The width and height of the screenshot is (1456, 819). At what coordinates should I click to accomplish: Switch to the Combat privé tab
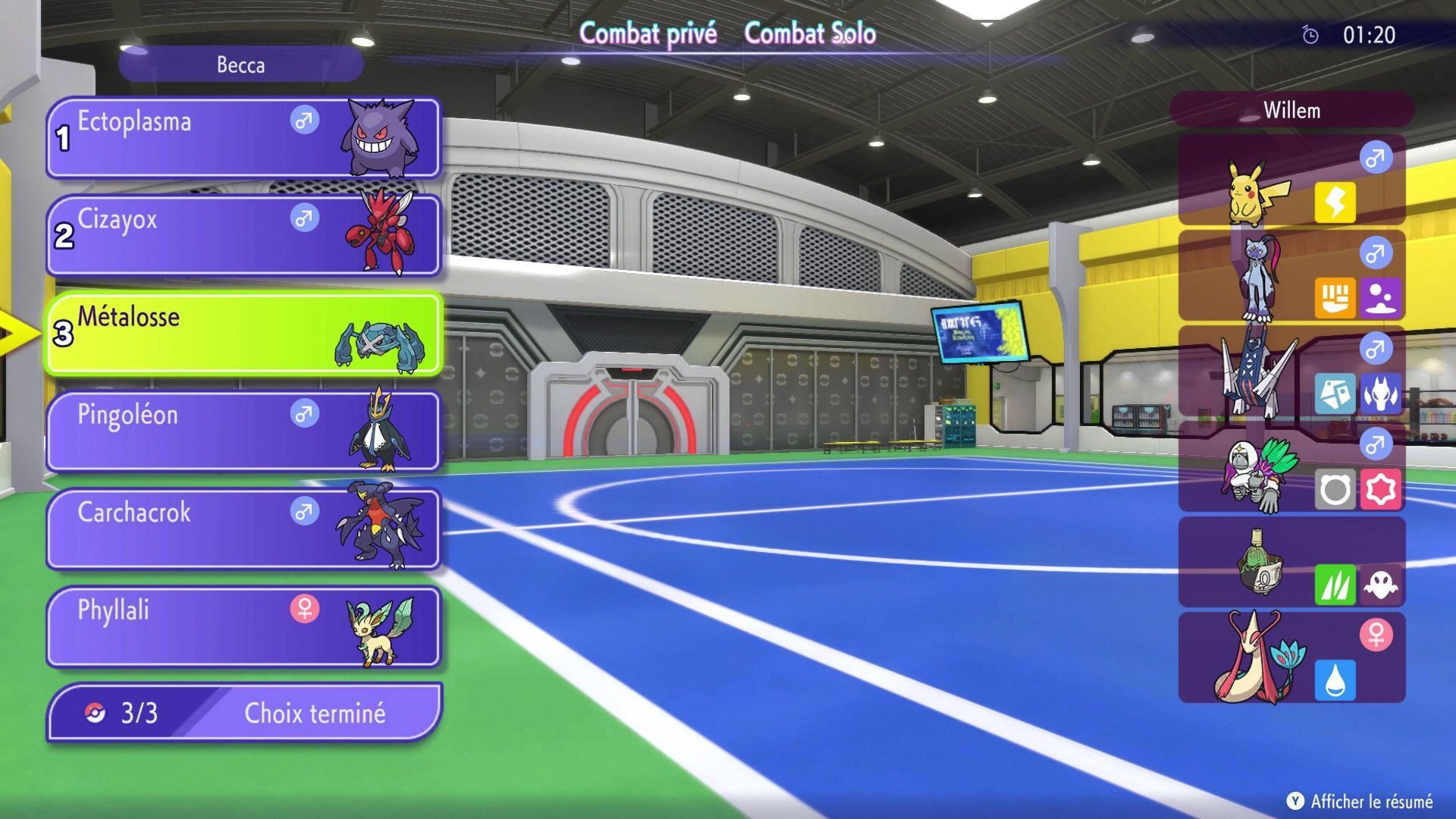[x=649, y=33]
